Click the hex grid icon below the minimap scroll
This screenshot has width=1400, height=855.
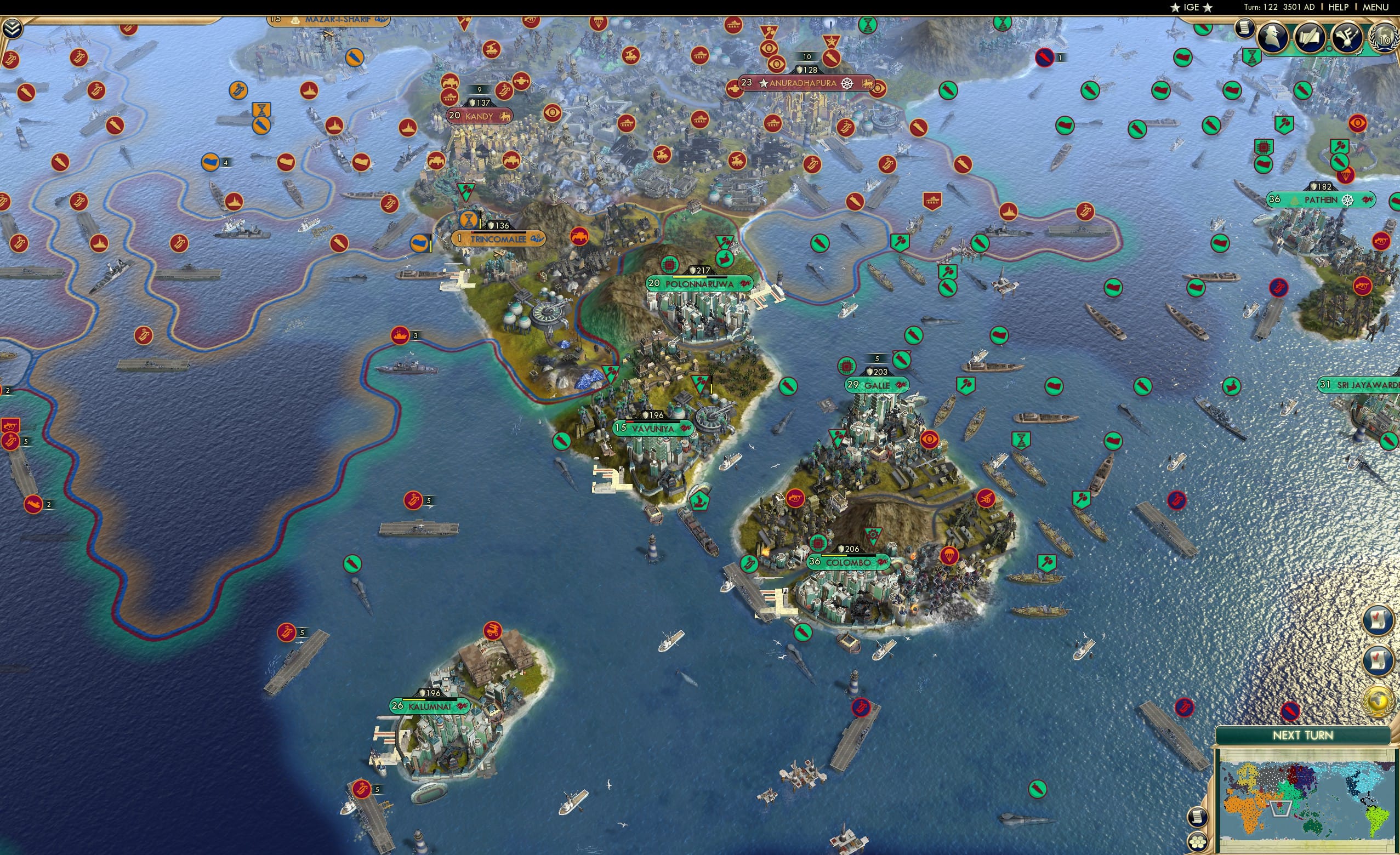1197,842
